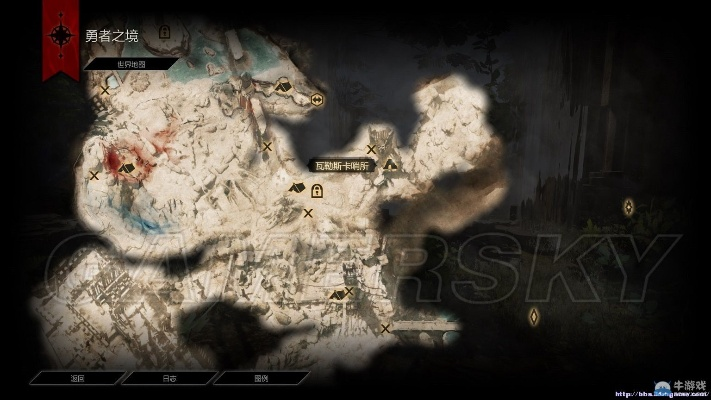The image size is (711, 400).
Task: Choose the camp tent on the red-stained area
Action: pos(127,169)
